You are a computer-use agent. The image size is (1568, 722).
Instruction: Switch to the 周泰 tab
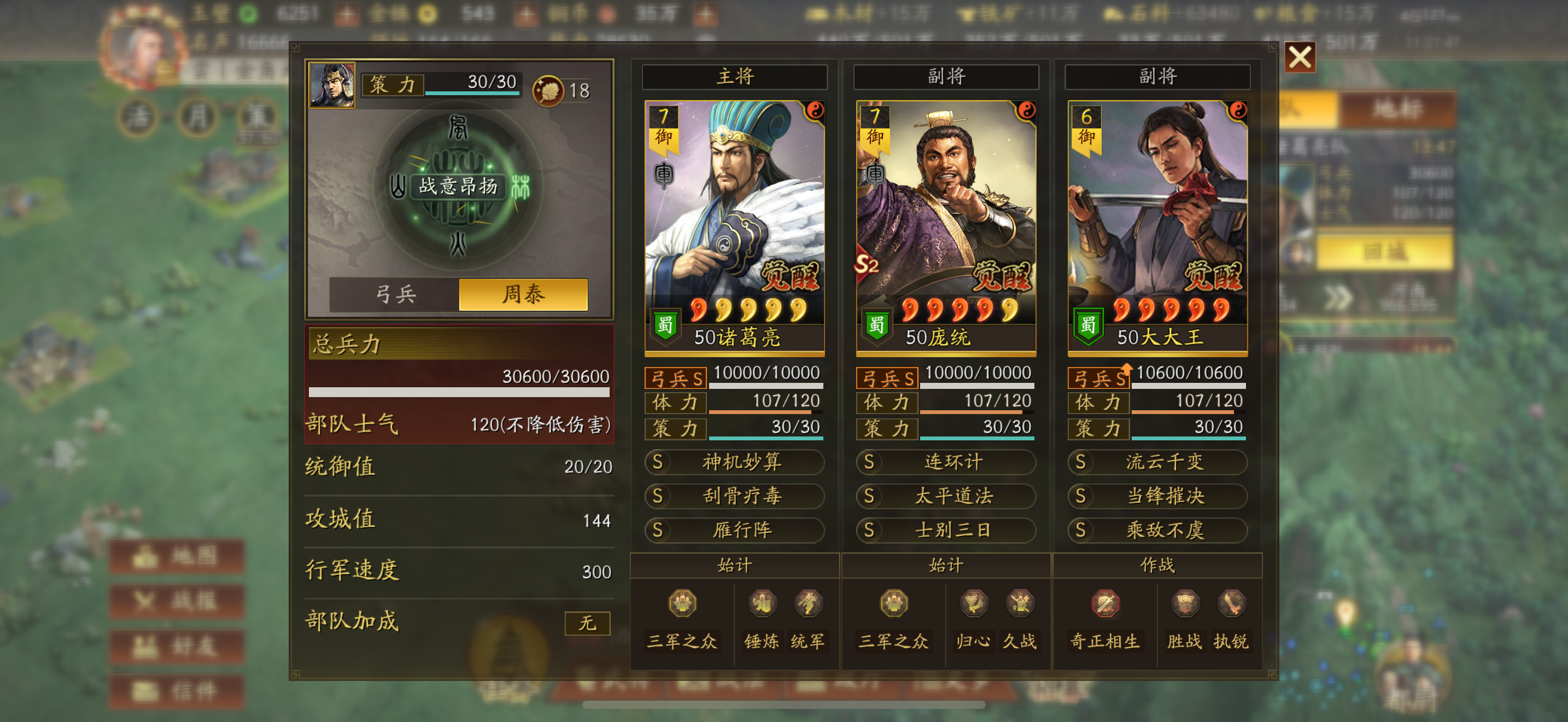526,295
